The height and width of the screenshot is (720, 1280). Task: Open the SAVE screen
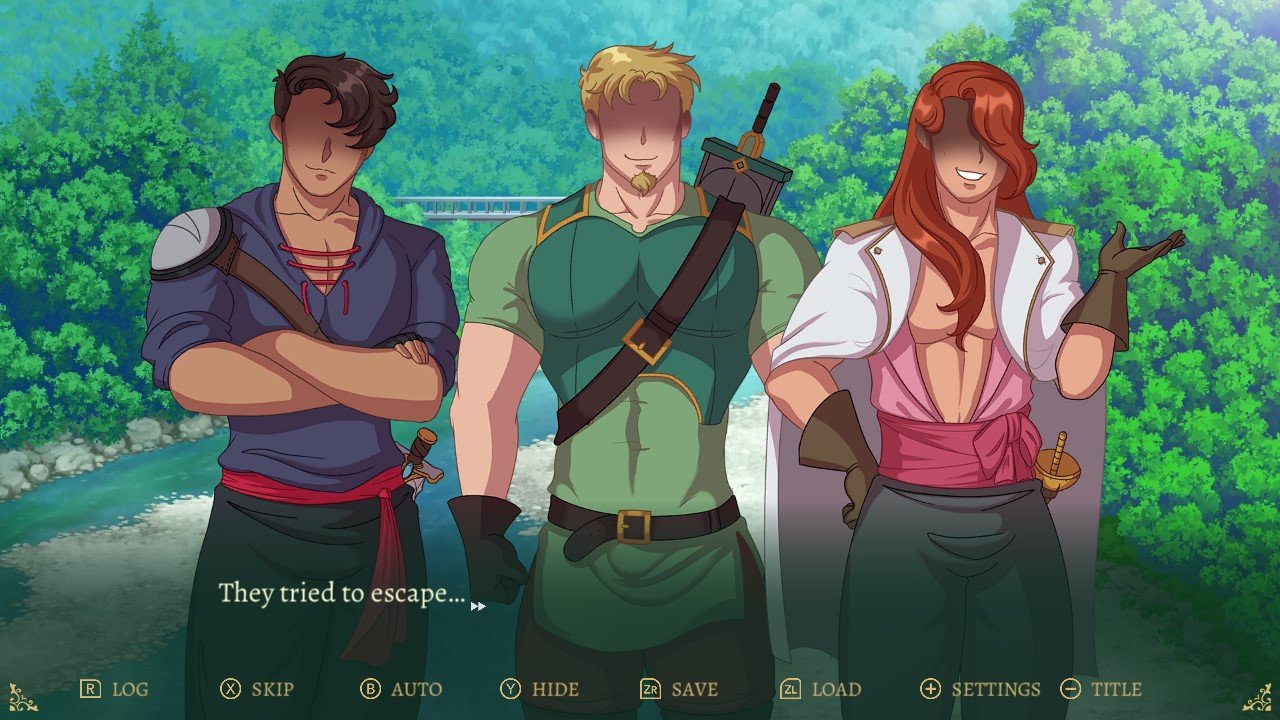(694, 689)
